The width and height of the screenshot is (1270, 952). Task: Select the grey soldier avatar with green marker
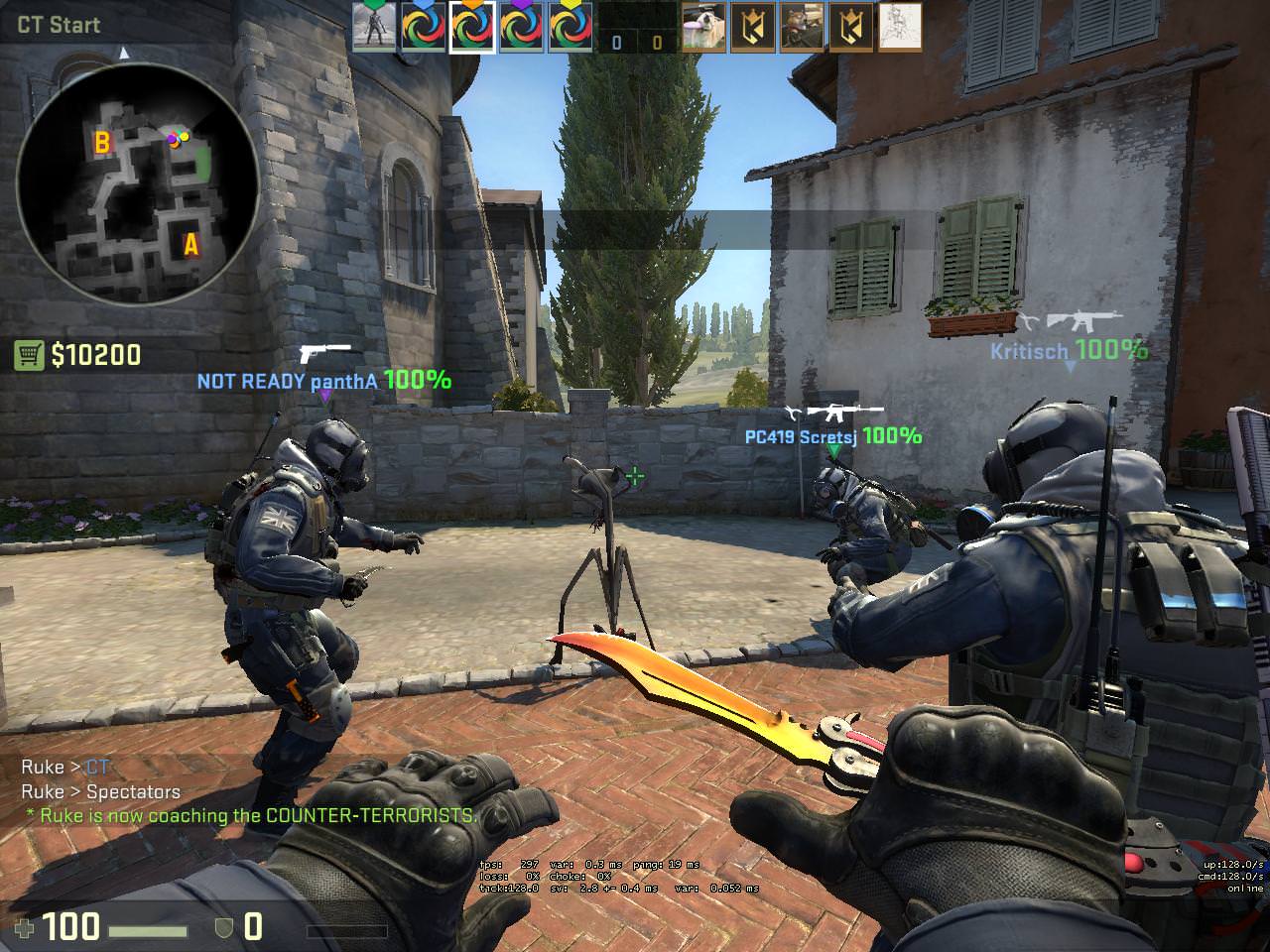(374, 27)
